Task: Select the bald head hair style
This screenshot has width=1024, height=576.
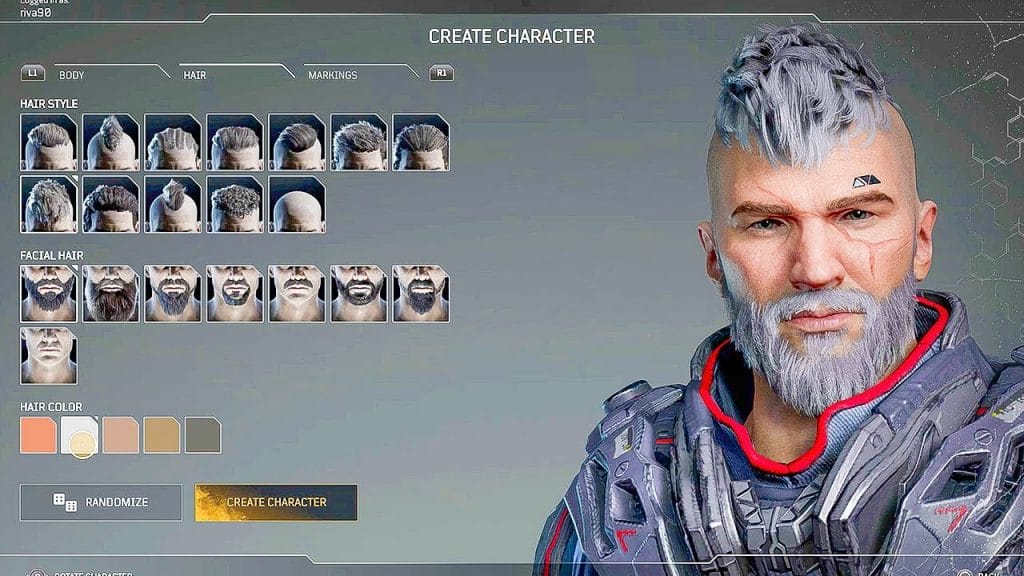Action: click(297, 204)
